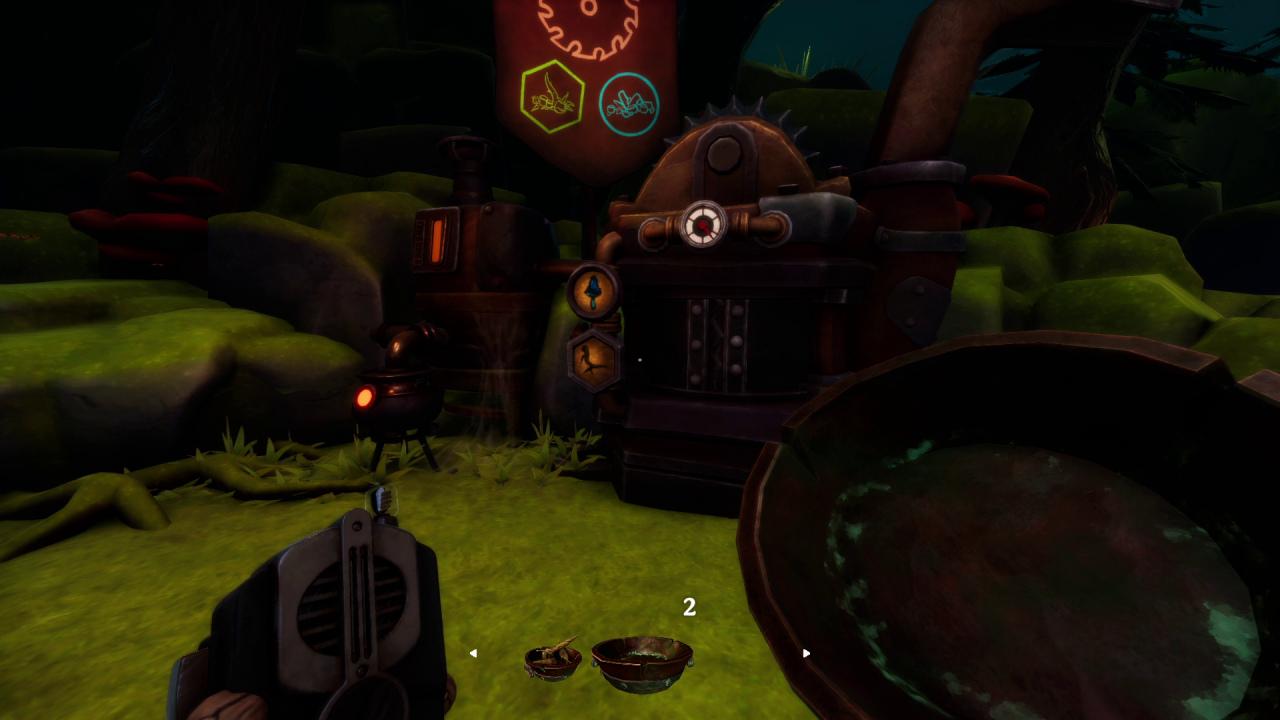Select the large empty copper bowl slot
1280x720 pixels.
[641, 661]
